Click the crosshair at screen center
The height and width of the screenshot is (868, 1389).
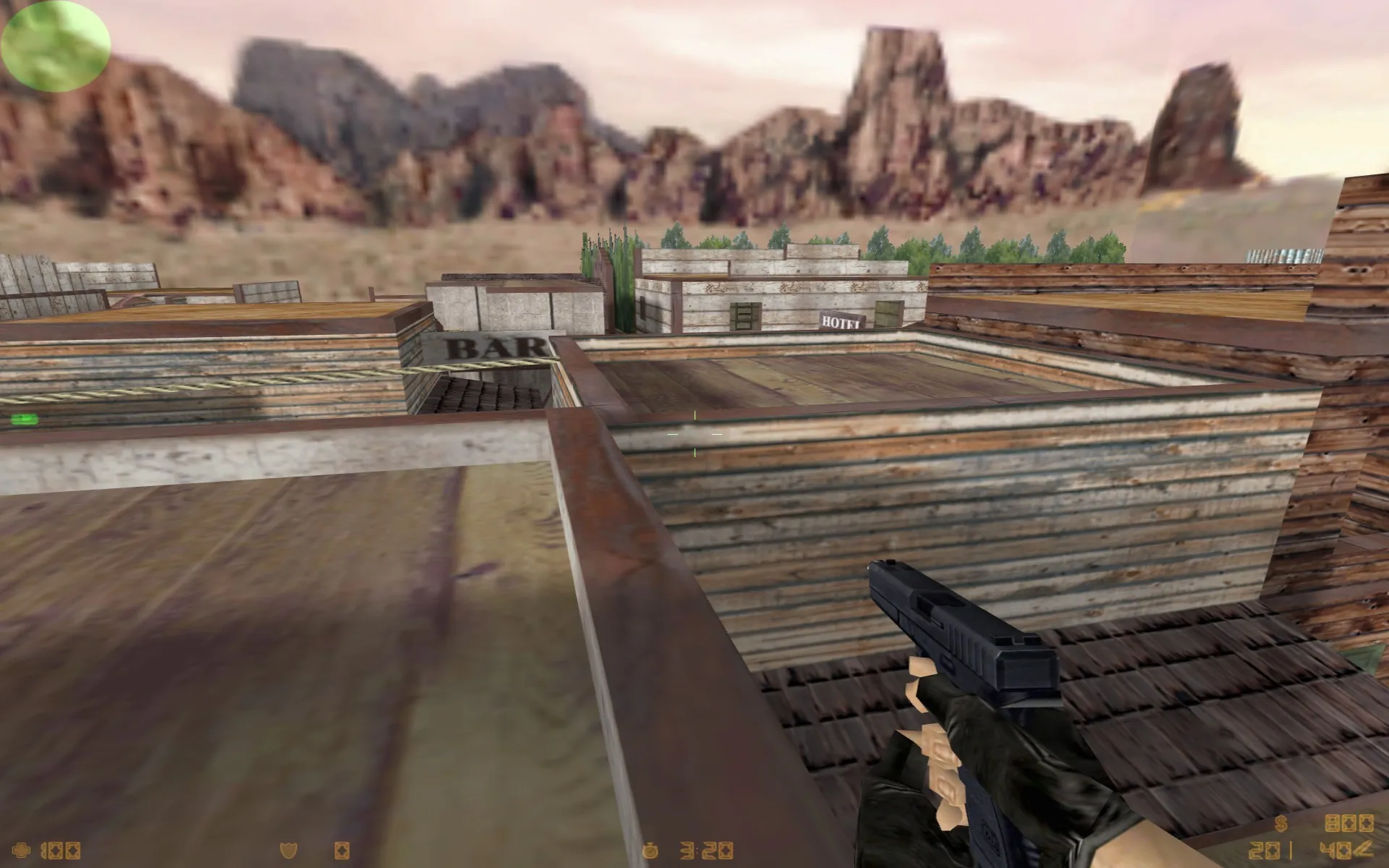[x=694, y=433]
